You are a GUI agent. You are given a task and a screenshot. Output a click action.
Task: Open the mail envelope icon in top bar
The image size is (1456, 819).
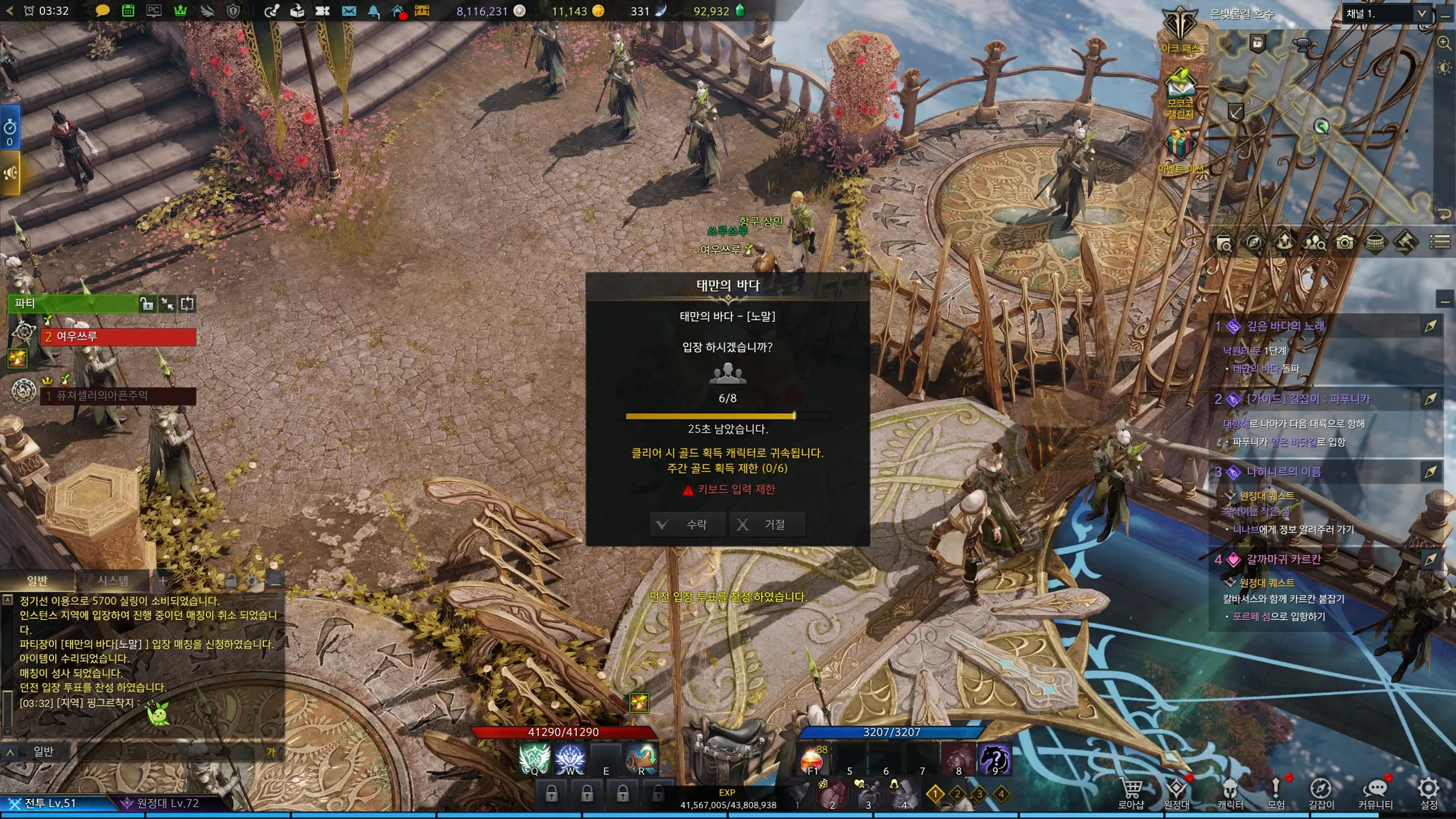[348, 11]
